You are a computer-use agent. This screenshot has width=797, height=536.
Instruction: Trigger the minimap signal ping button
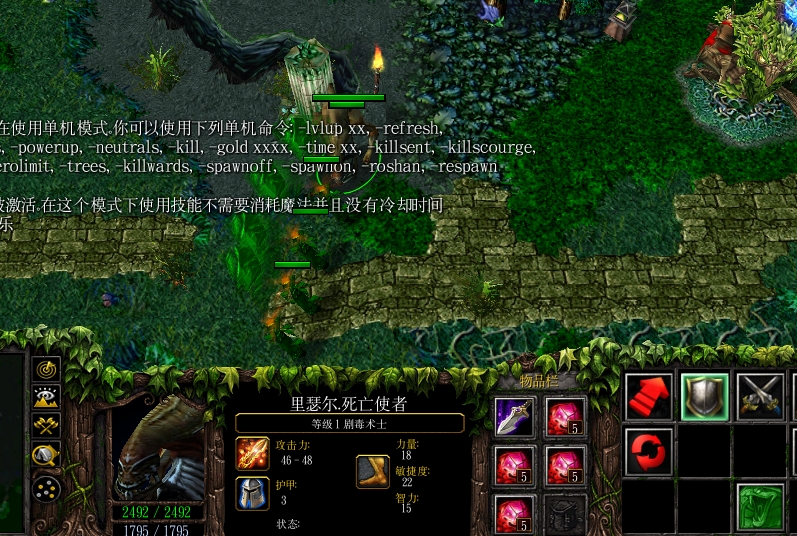pos(46,369)
